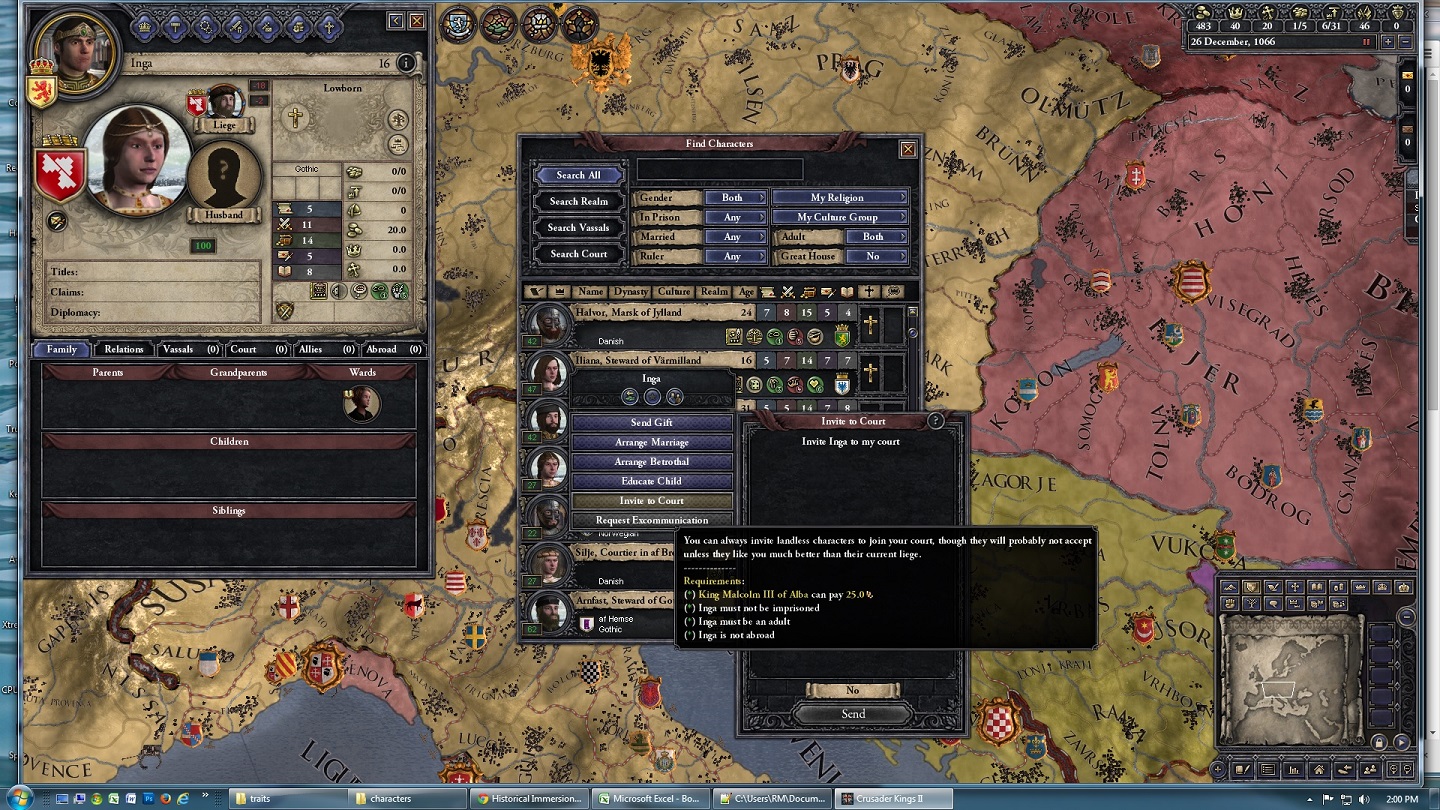Change the My Religion filter

[839, 198]
